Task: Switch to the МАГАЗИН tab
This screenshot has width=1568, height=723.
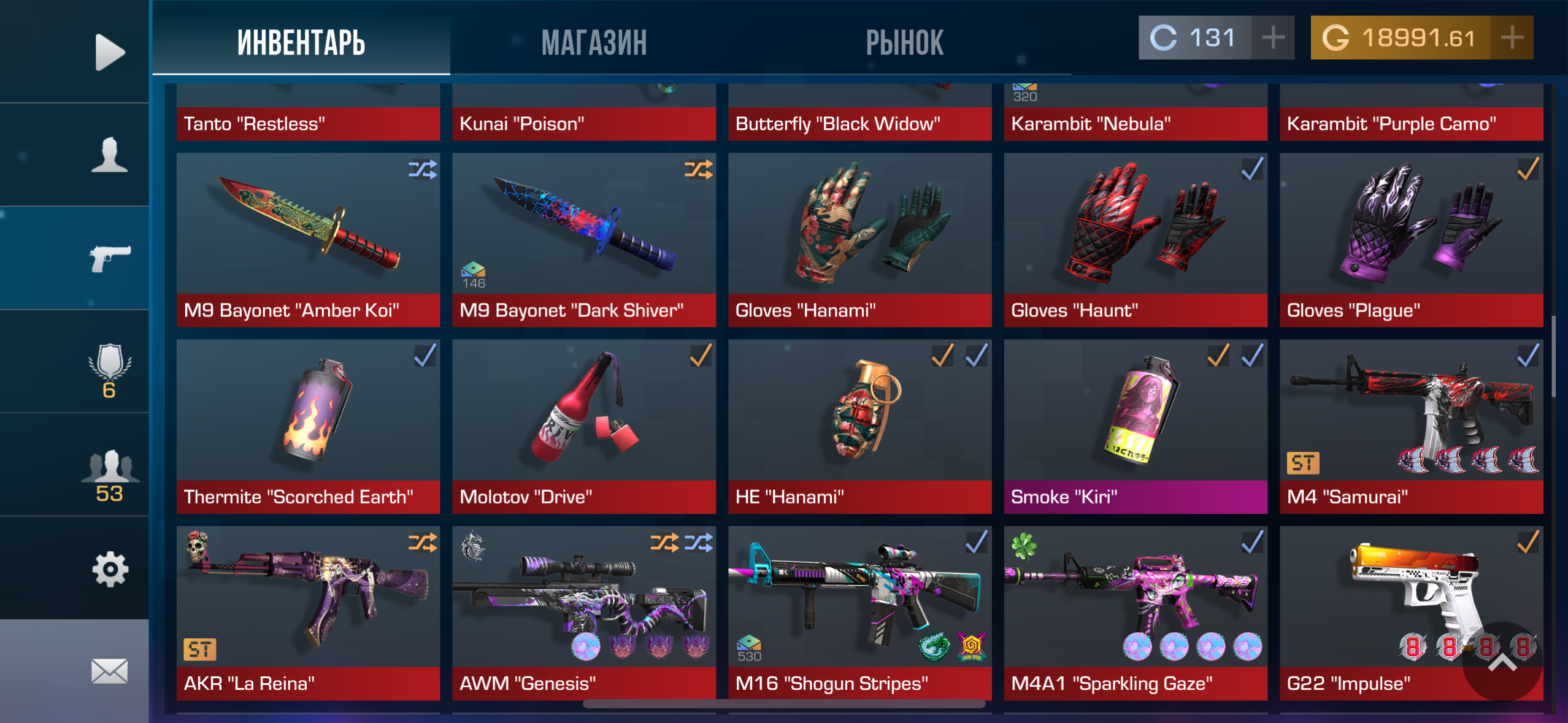Action: (x=594, y=42)
